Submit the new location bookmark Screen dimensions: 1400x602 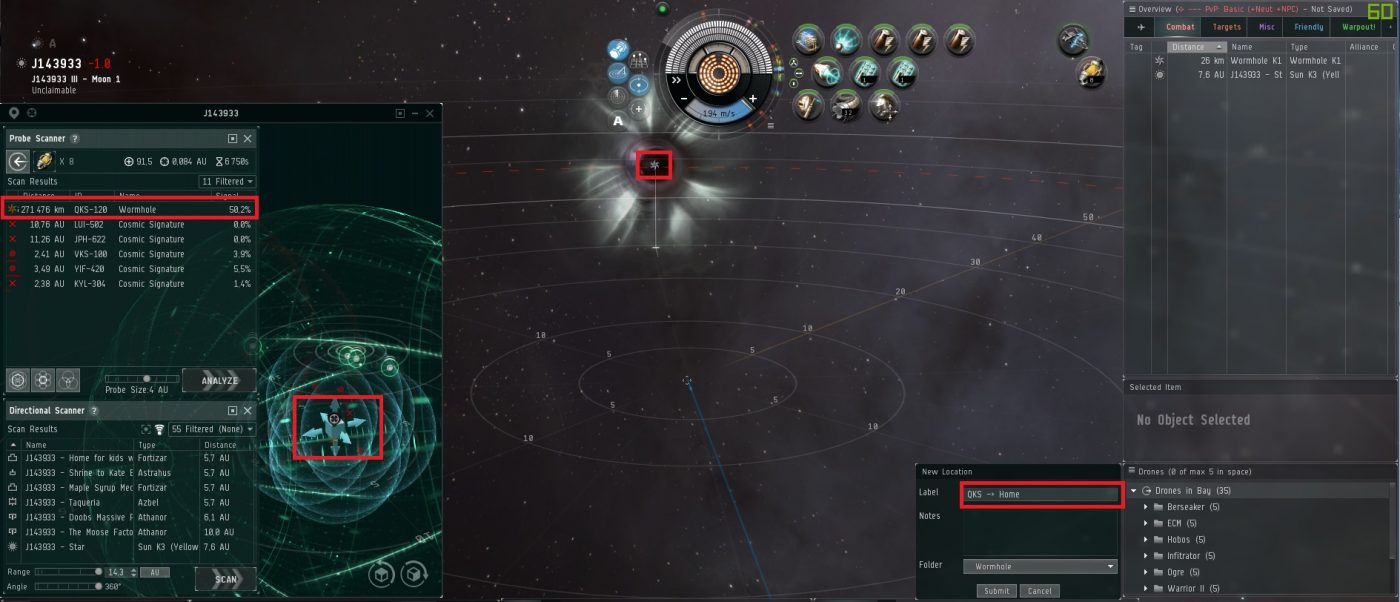996,591
